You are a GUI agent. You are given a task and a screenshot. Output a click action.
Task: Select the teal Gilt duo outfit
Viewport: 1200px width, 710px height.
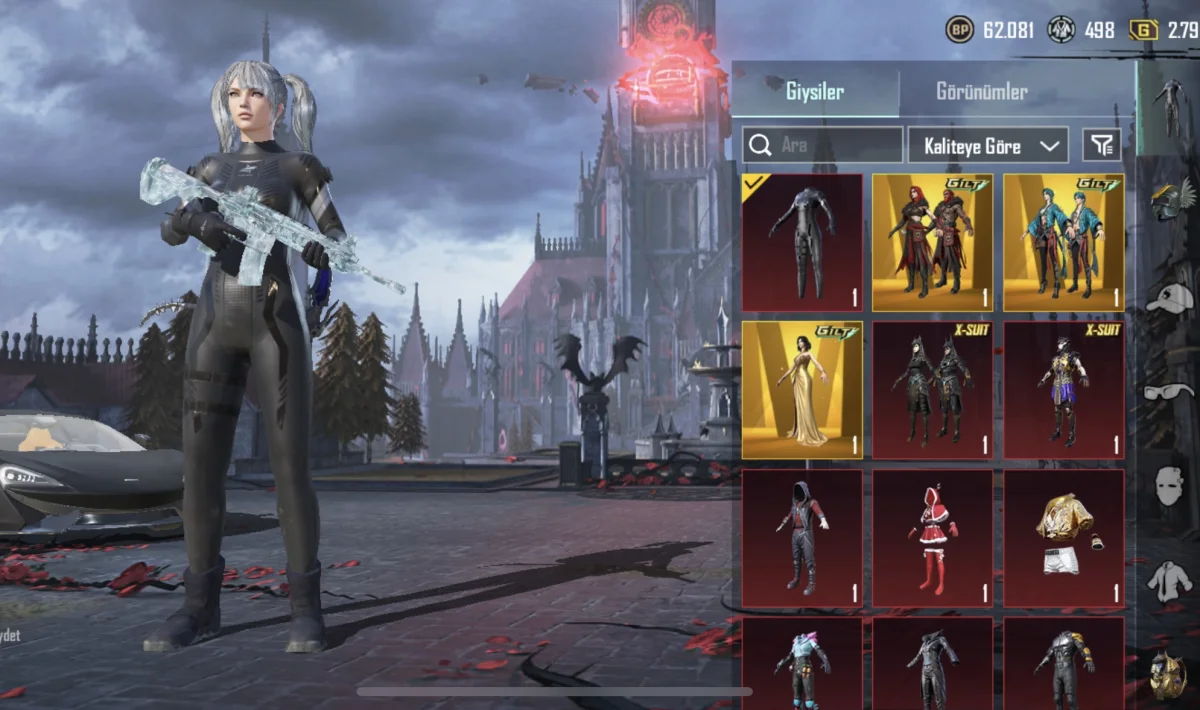[x=1063, y=242]
